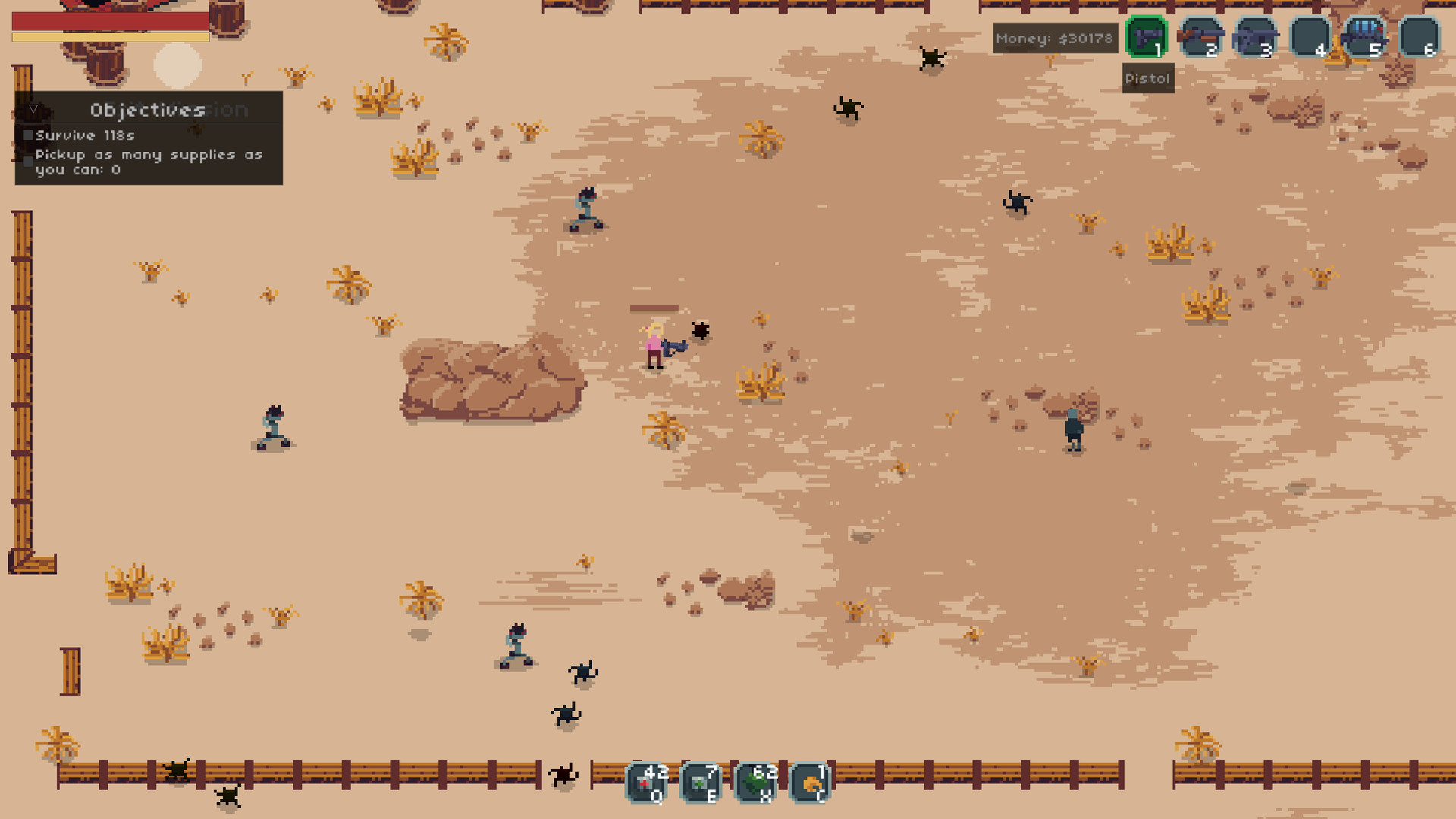
Task: Toggle the highlighted Pistol slot selection
Action: coord(1147,36)
